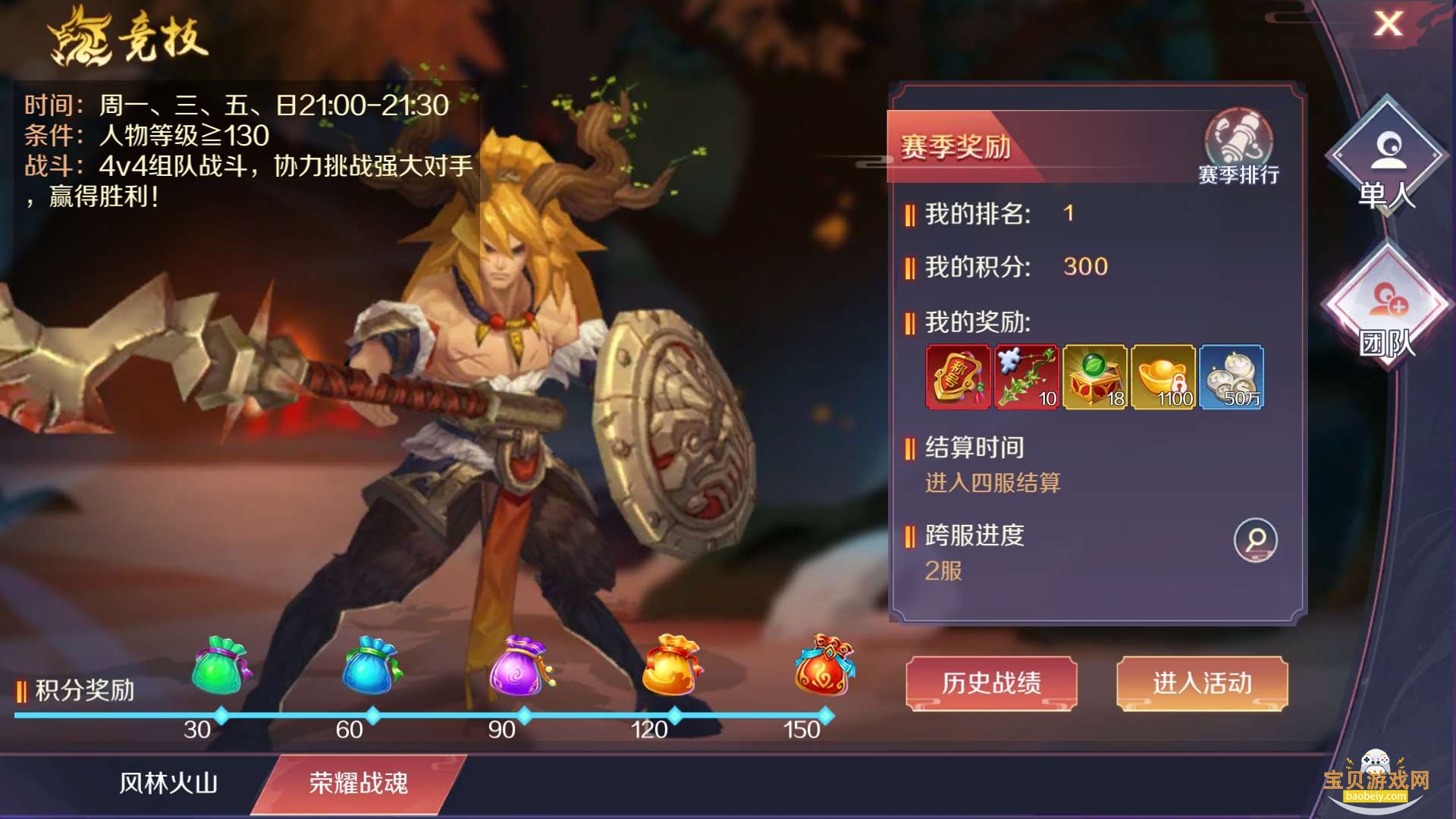Click the 历史战绩 button
1456x819 pixels.
(994, 682)
